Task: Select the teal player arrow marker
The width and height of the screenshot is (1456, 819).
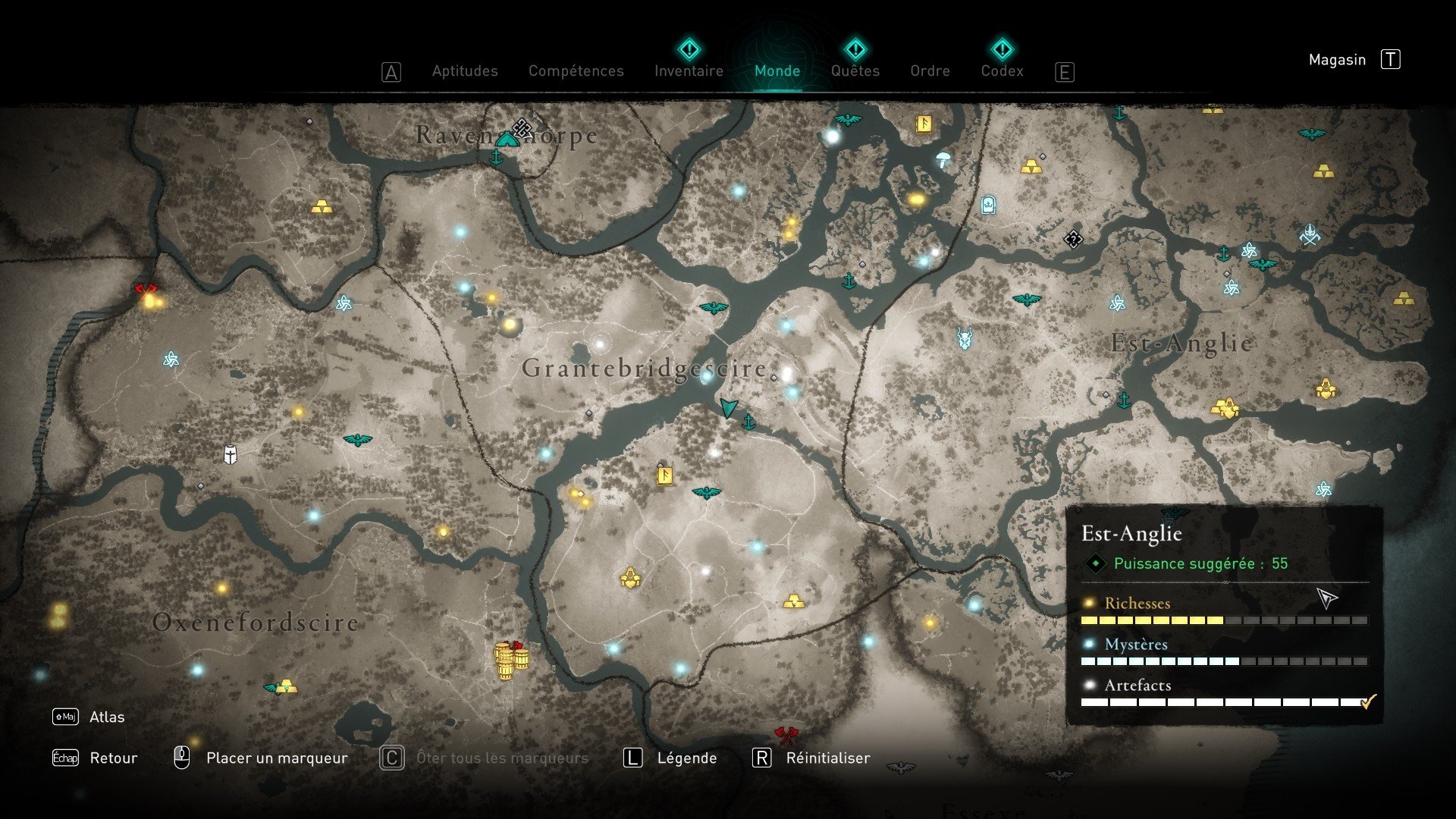Action: 728,407
